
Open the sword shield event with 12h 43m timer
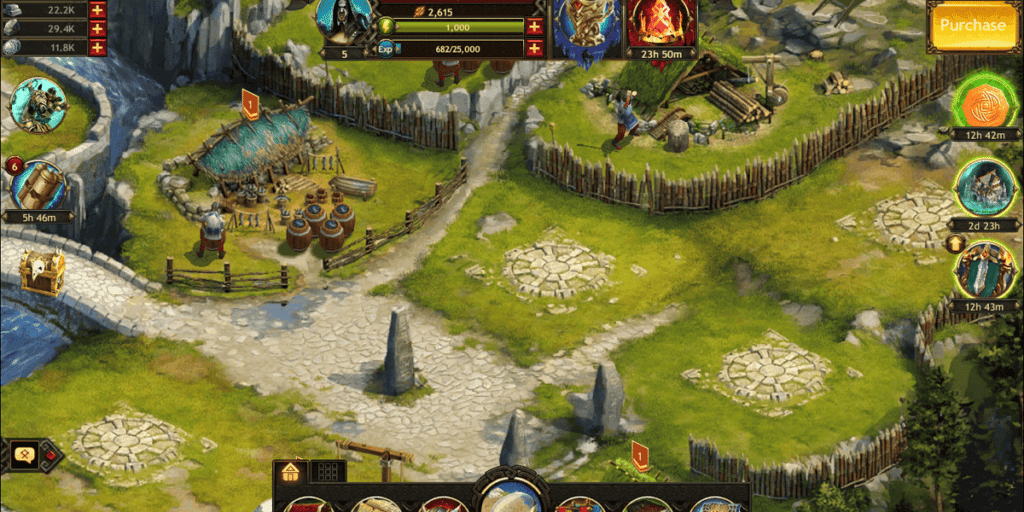(x=986, y=268)
